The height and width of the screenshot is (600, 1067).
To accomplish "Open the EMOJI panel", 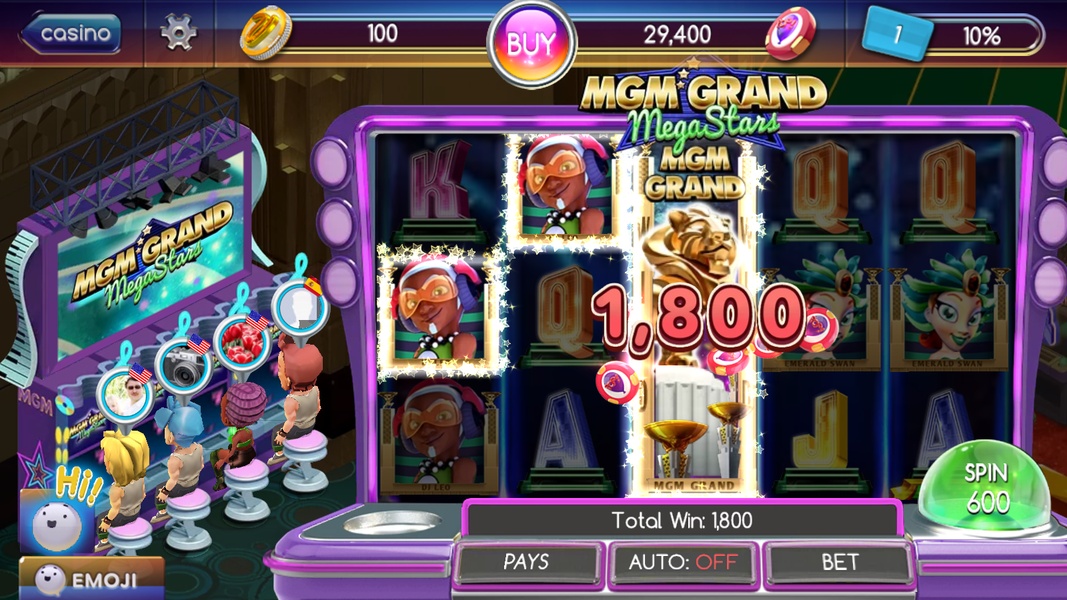I will click(x=88, y=577).
